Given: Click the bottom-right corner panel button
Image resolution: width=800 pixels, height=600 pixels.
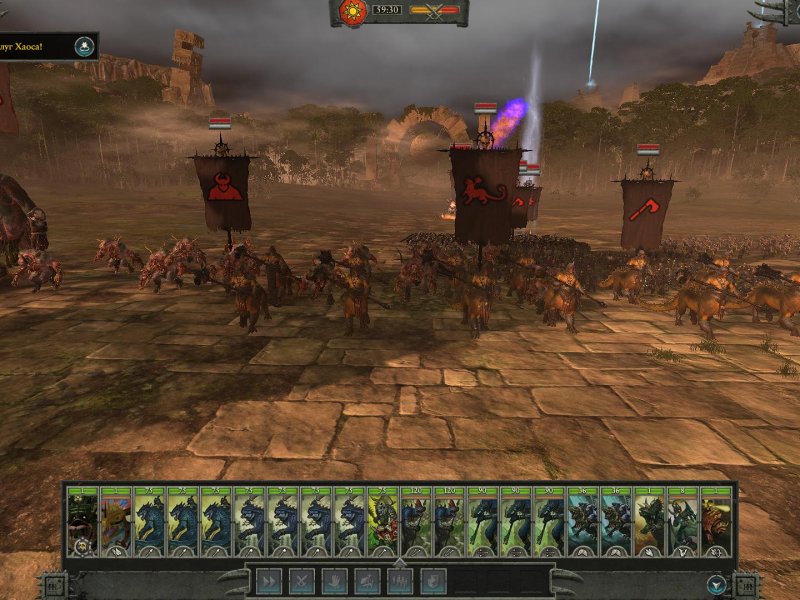Looking at the screenshot, I should (746, 585).
